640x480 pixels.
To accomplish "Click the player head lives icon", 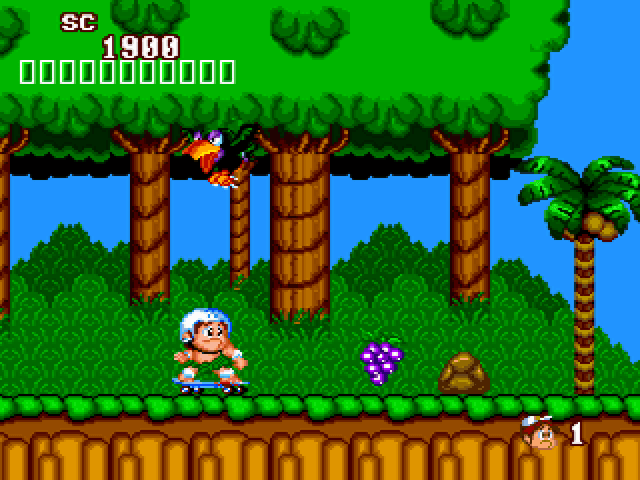I will pos(540,432).
